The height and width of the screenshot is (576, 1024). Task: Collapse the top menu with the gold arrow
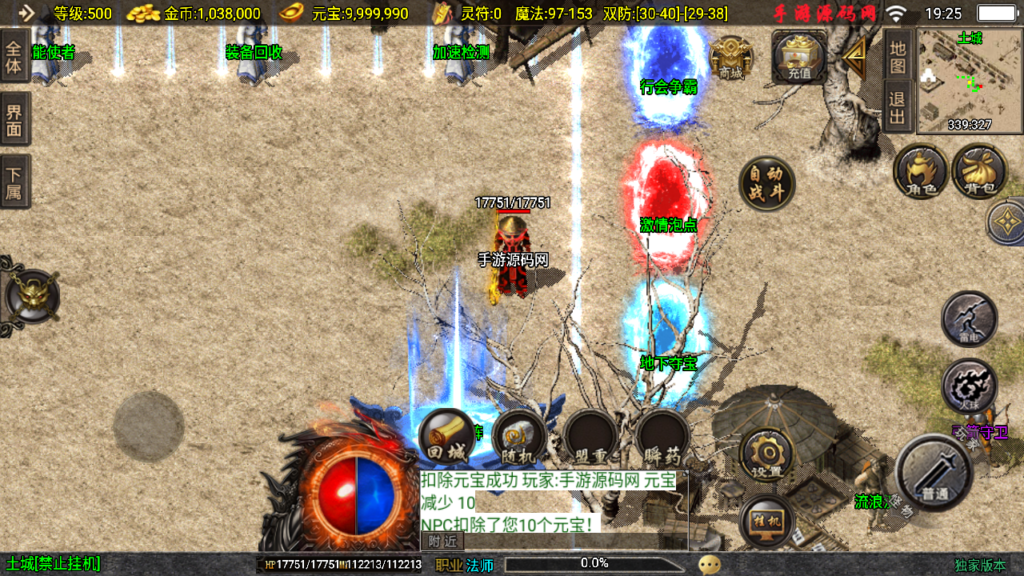[x=855, y=58]
